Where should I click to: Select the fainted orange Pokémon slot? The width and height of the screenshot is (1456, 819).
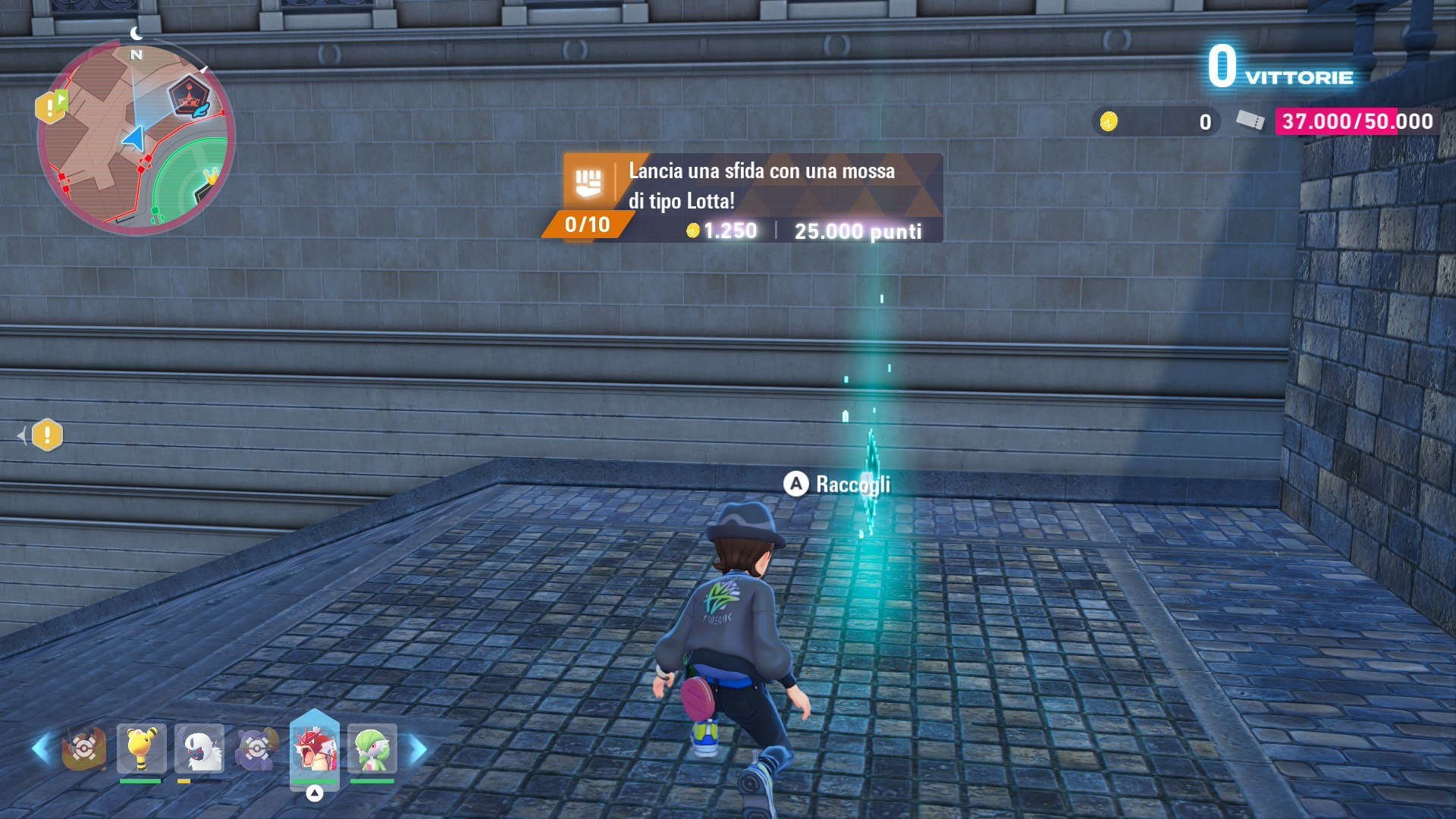point(83,749)
